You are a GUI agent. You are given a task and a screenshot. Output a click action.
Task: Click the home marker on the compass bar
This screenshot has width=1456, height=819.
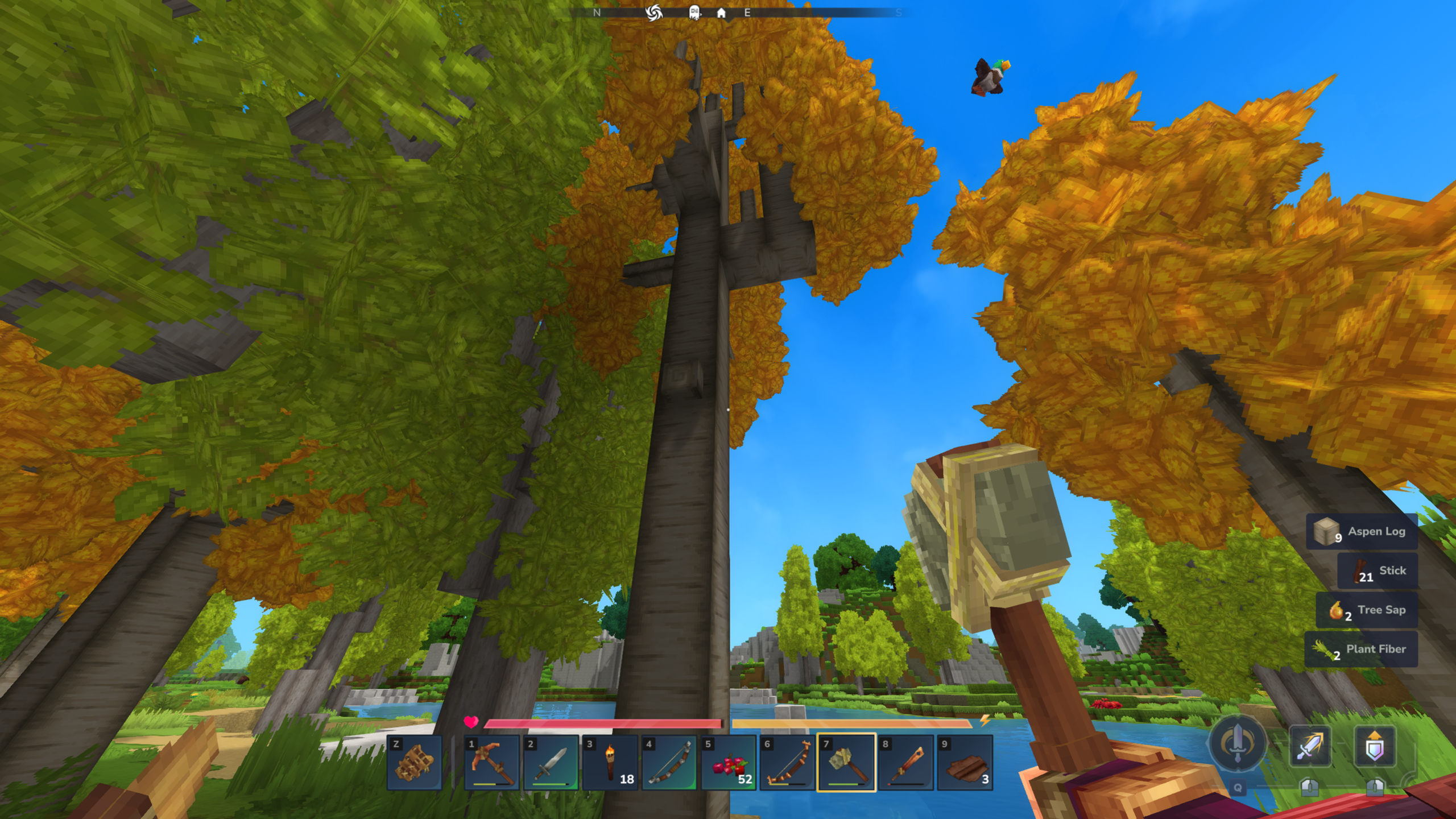[x=722, y=13]
